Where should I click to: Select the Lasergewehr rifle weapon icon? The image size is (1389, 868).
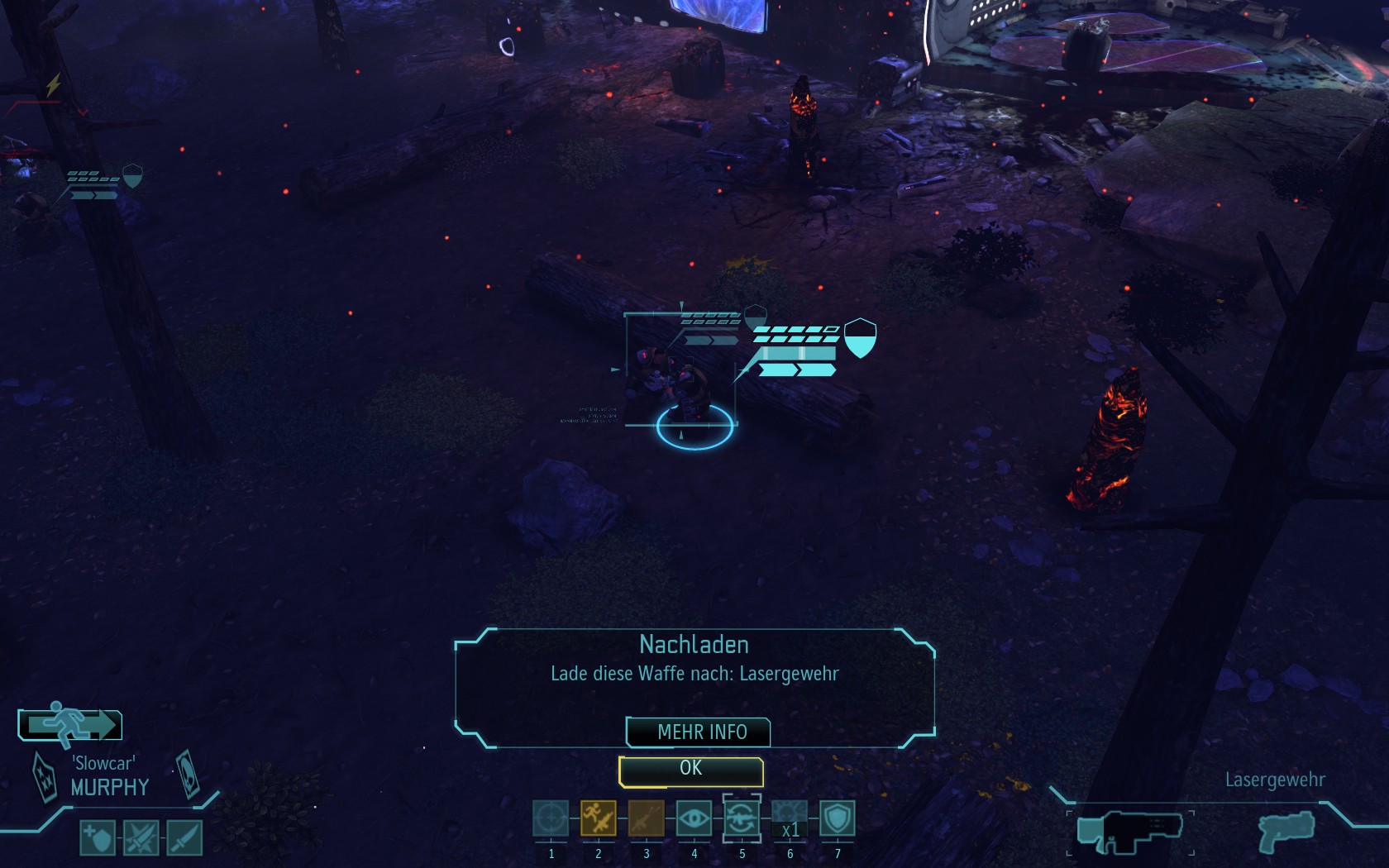click(1130, 831)
